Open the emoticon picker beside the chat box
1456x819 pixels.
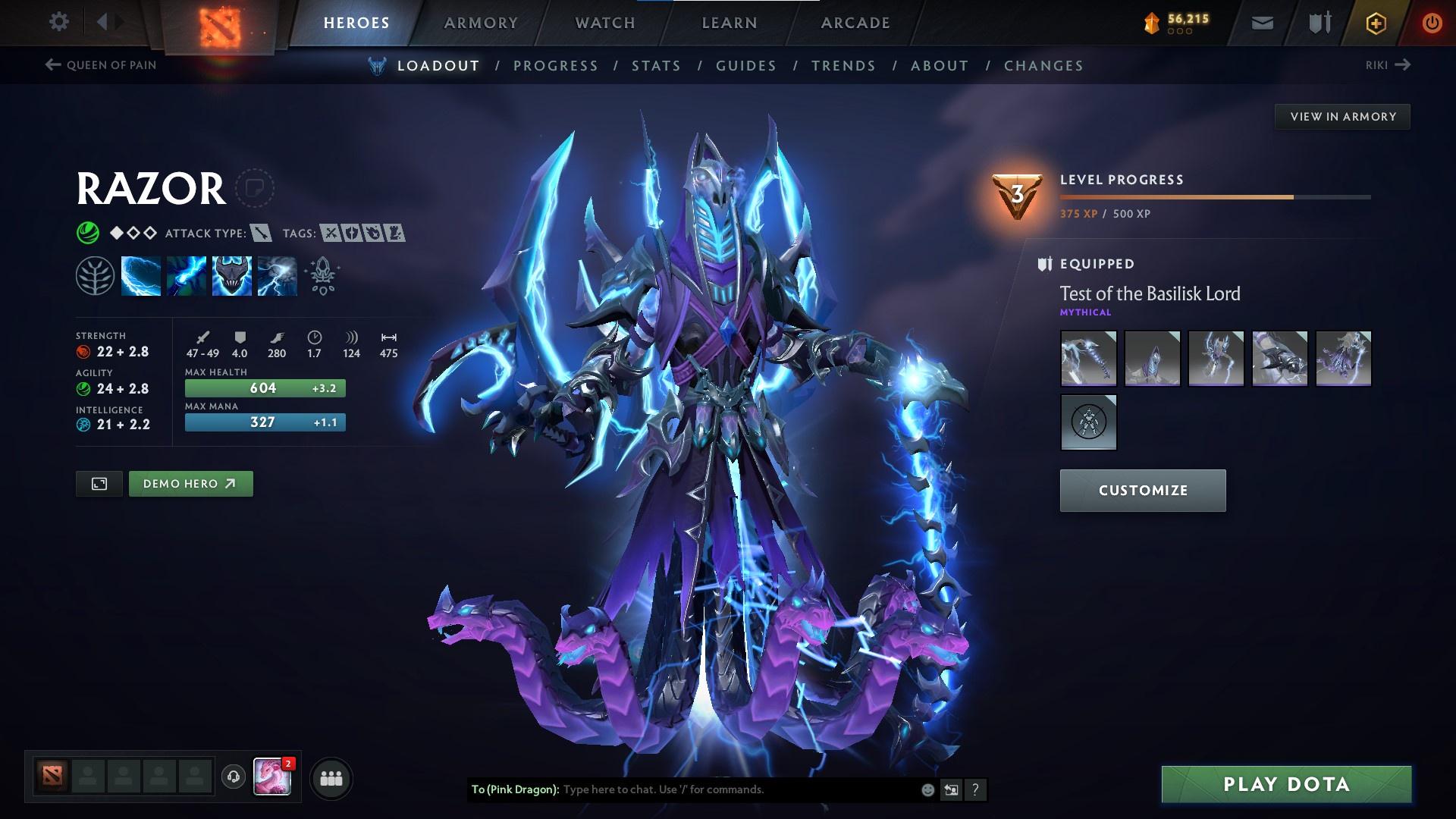pos(927,789)
